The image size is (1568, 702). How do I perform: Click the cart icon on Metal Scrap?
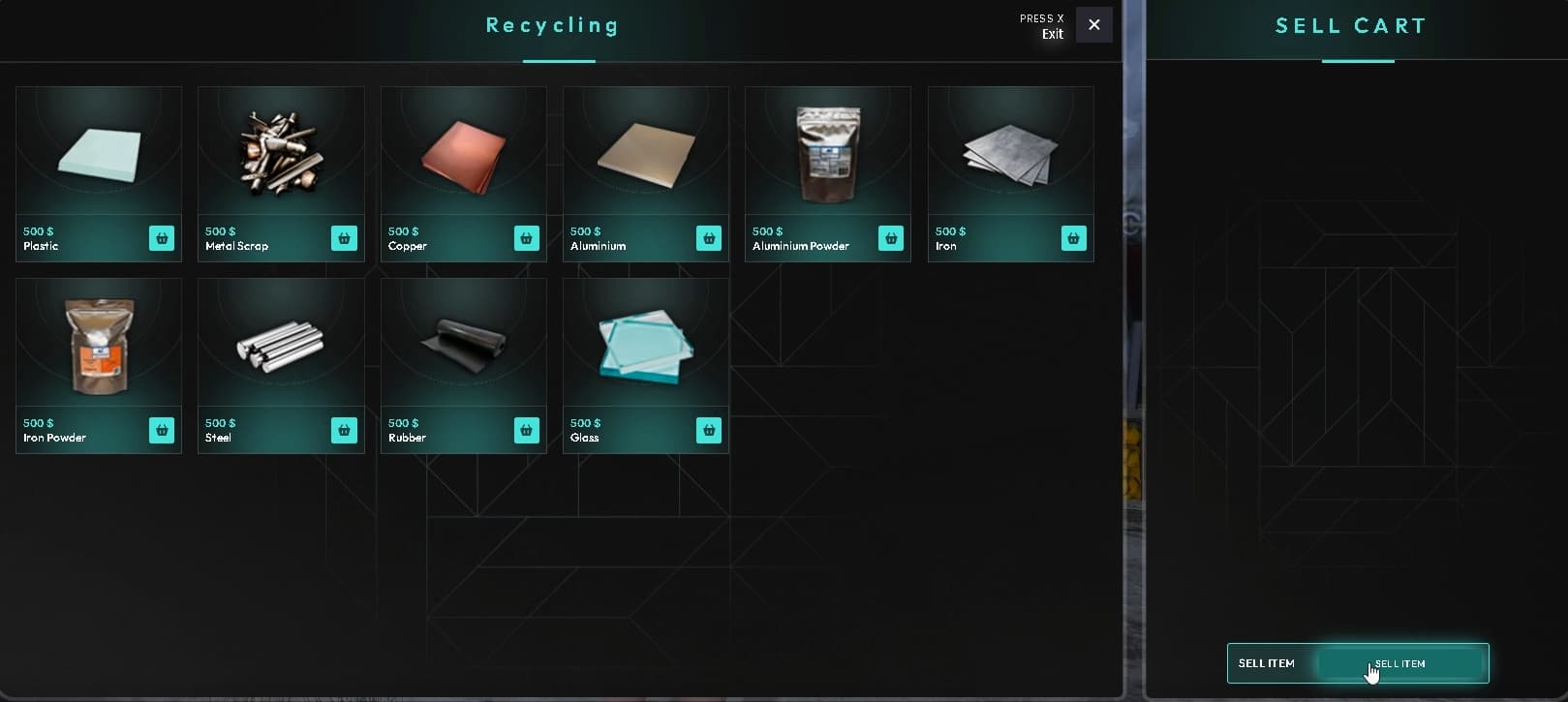tap(344, 238)
